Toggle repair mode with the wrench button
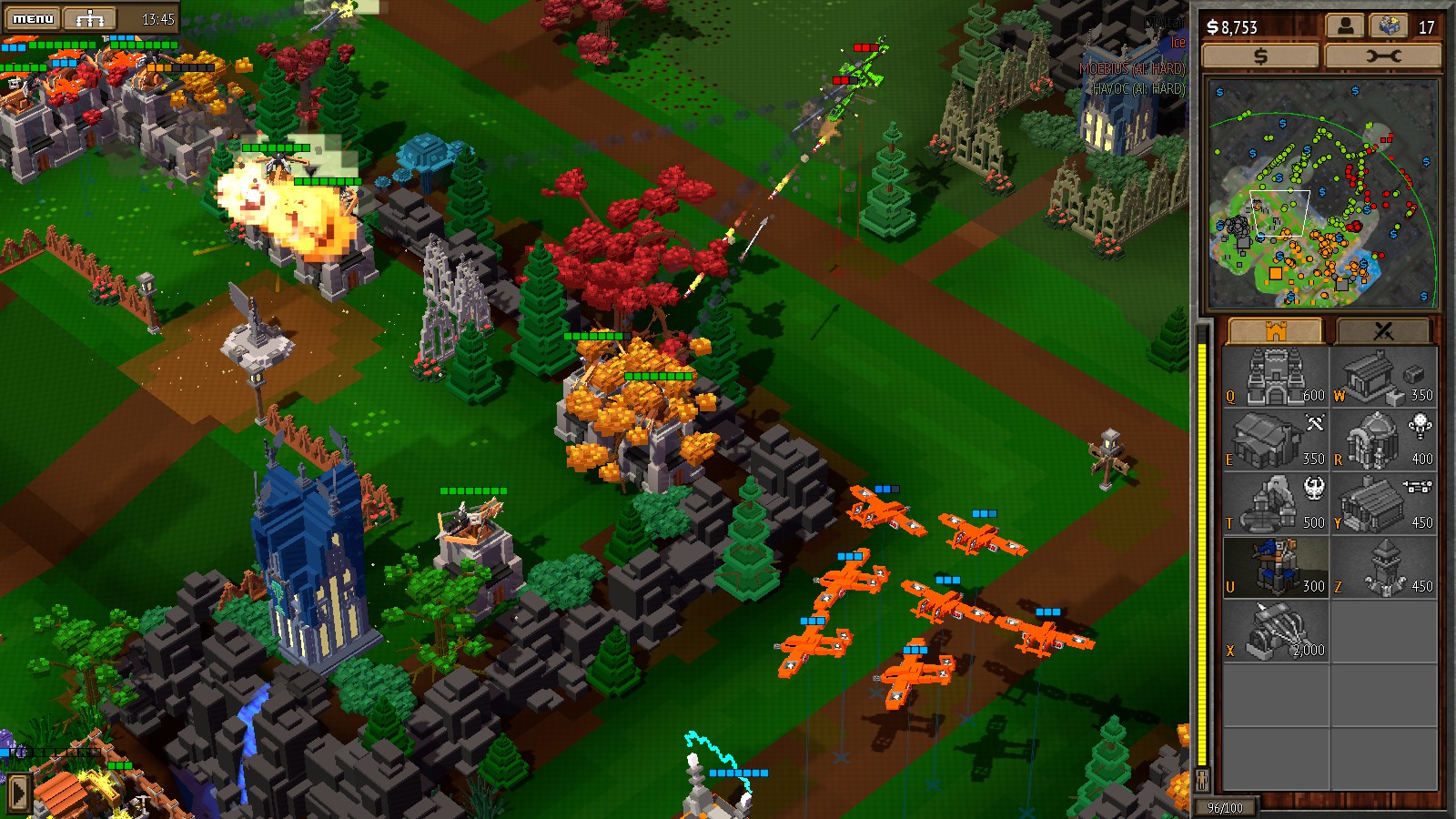The image size is (1456, 819). point(1385,56)
